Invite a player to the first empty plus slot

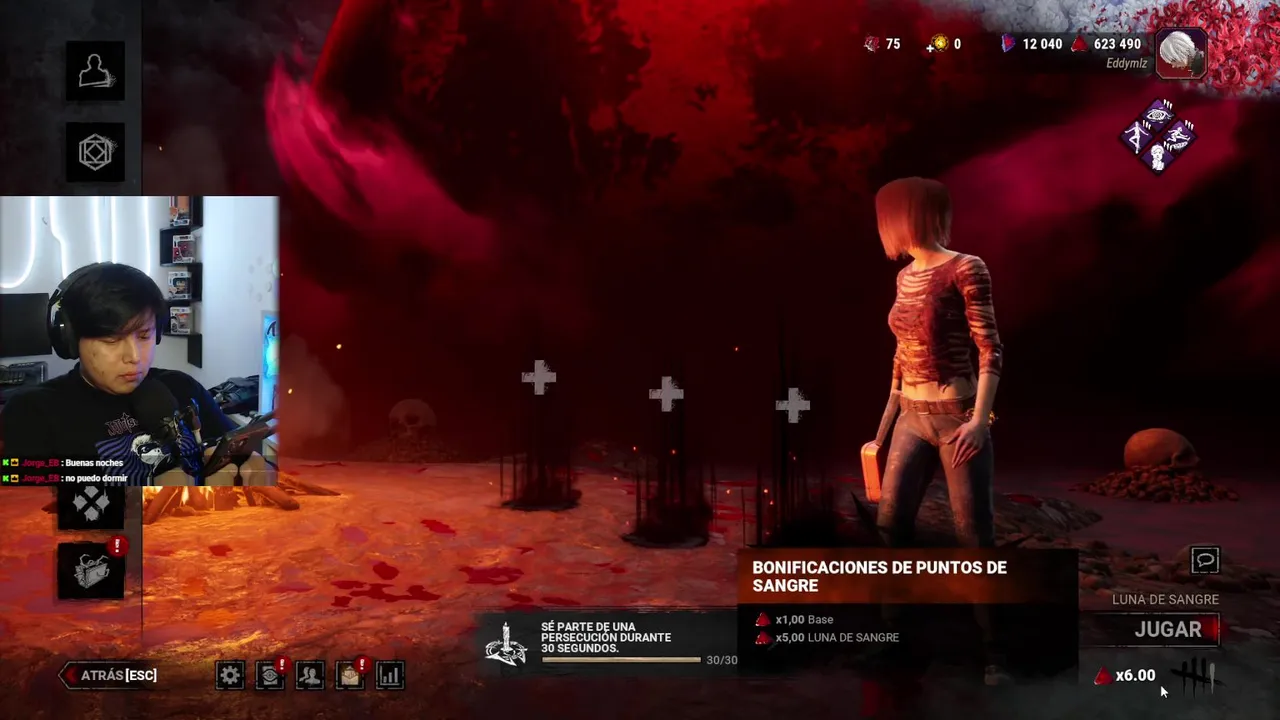coord(539,378)
